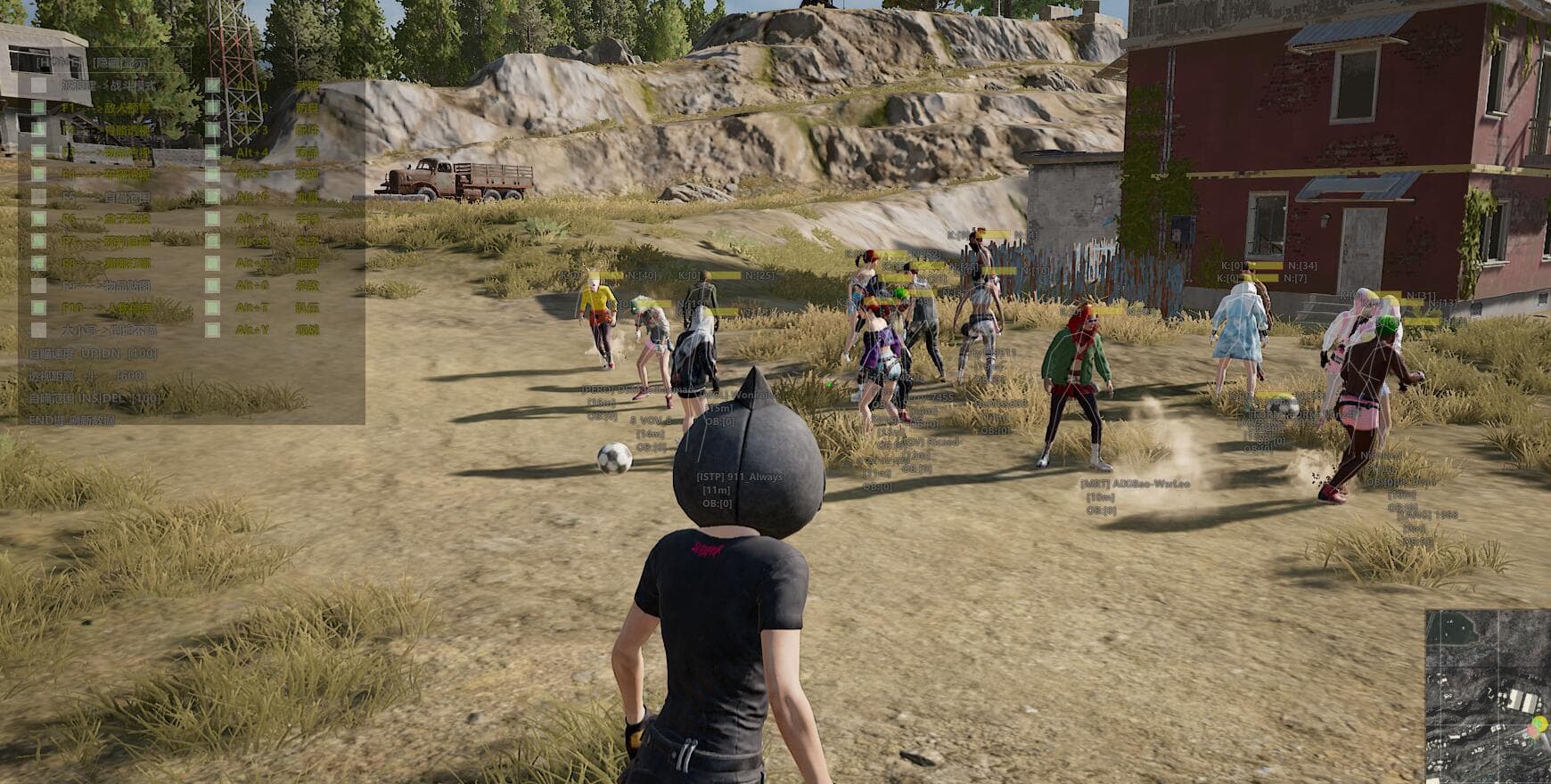1551x784 pixels.
Task: Enable the F1 敌人预警 enemy warning checkbox
Action: (38, 109)
